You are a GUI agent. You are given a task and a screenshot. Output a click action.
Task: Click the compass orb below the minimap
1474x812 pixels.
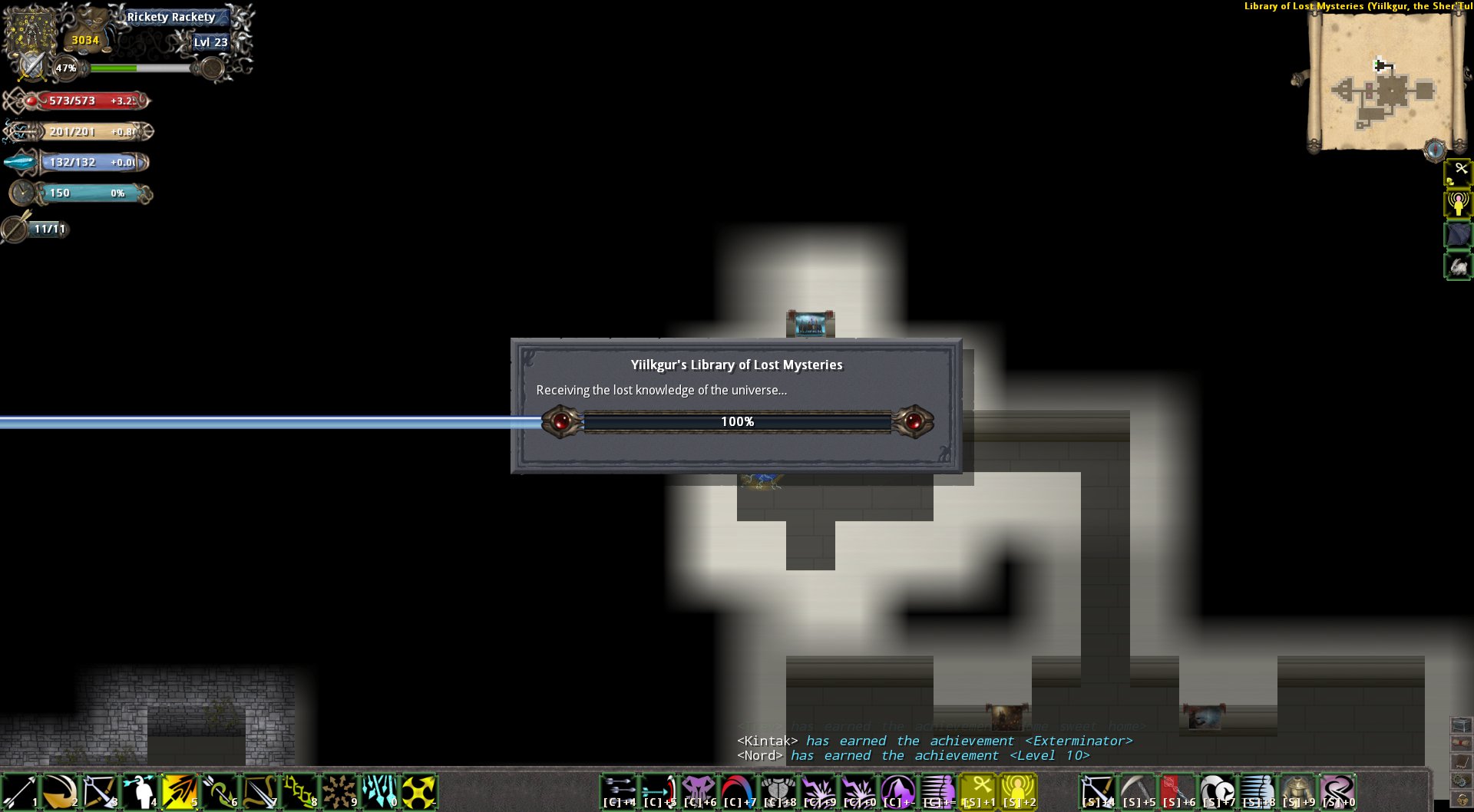[1434, 150]
